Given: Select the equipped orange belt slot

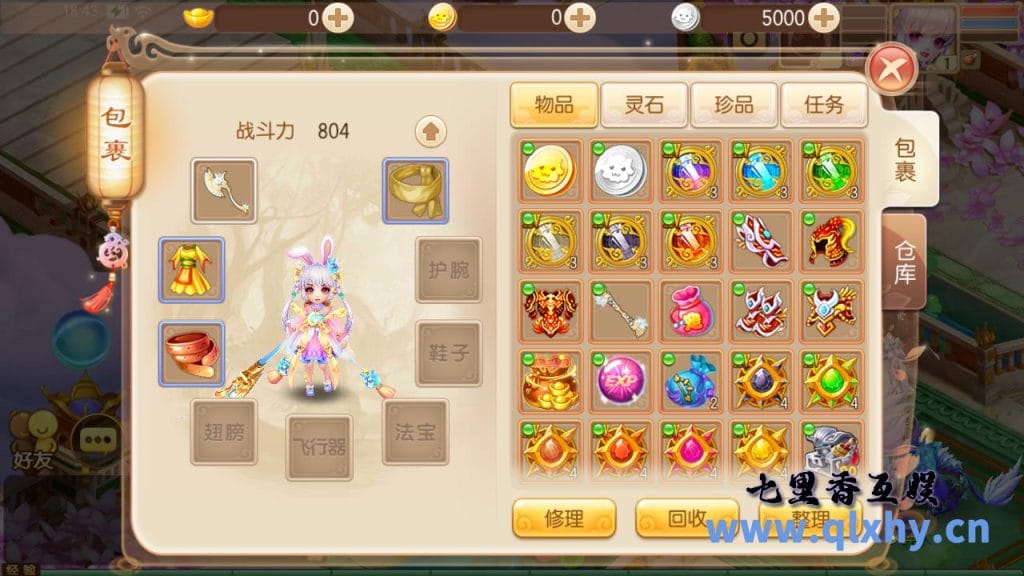Looking at the screenshot, I should (x=192, y=354).
